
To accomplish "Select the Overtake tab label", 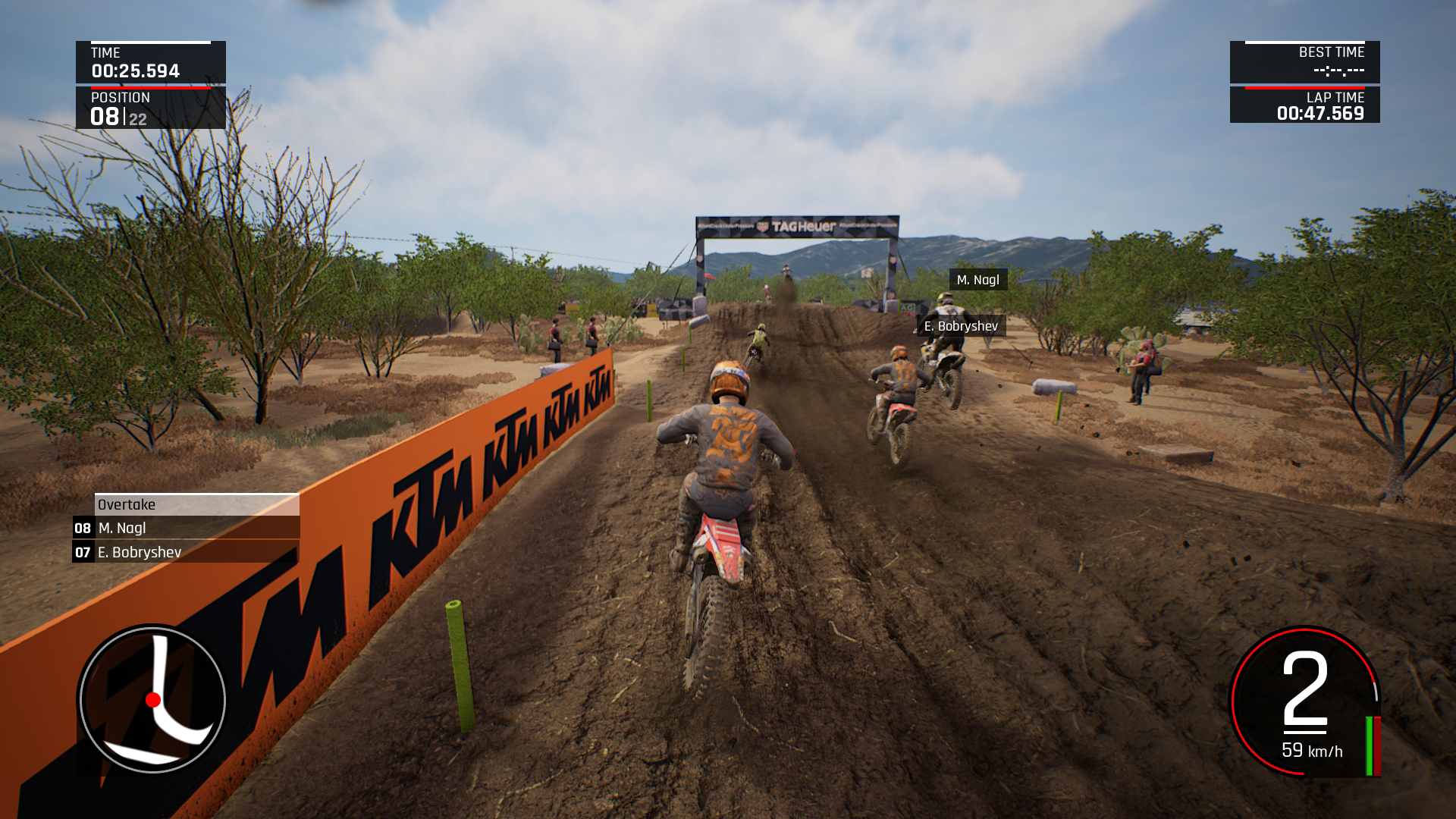I will 126,504.
